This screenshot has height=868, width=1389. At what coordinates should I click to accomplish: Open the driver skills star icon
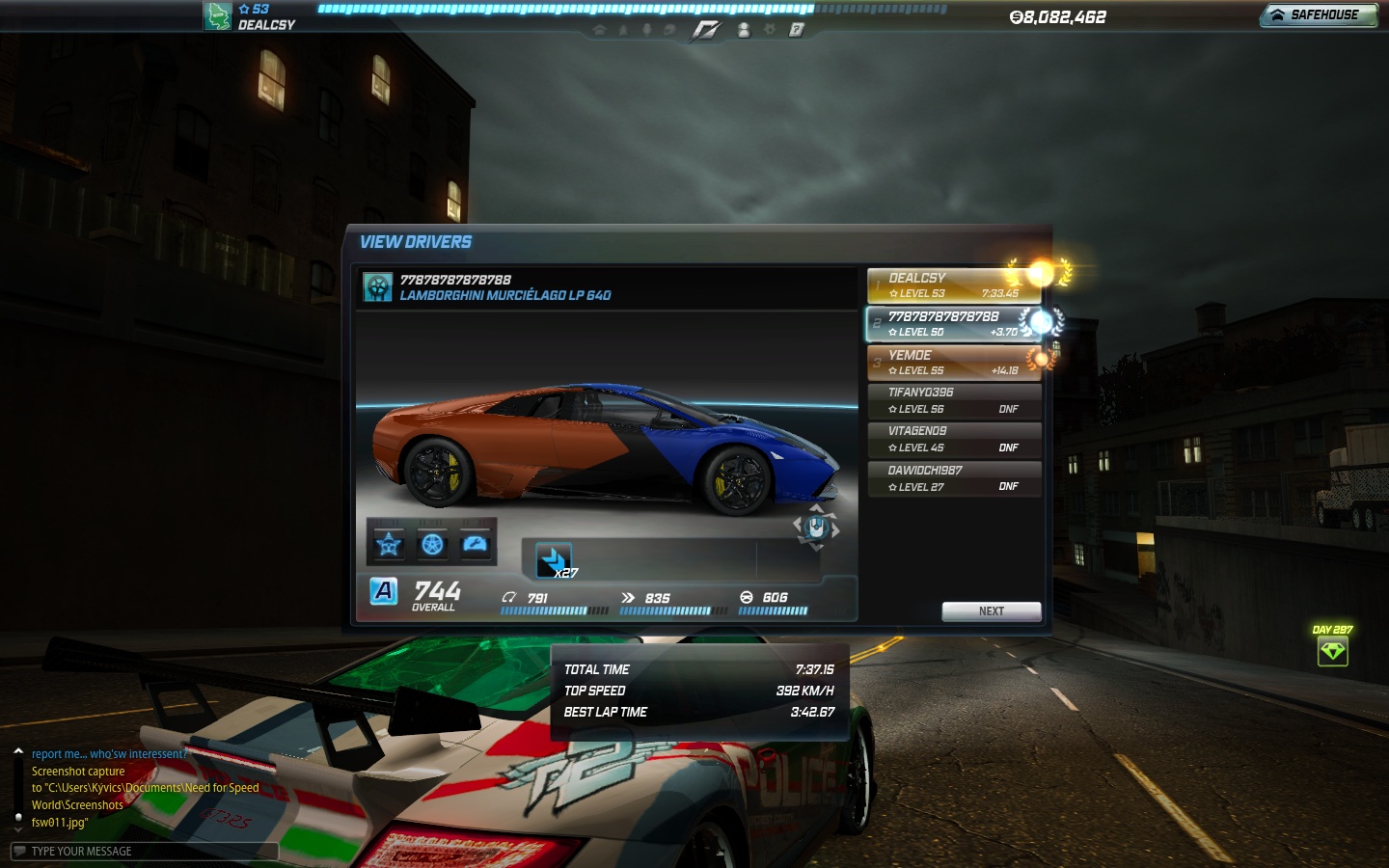(x=389, y=545)
